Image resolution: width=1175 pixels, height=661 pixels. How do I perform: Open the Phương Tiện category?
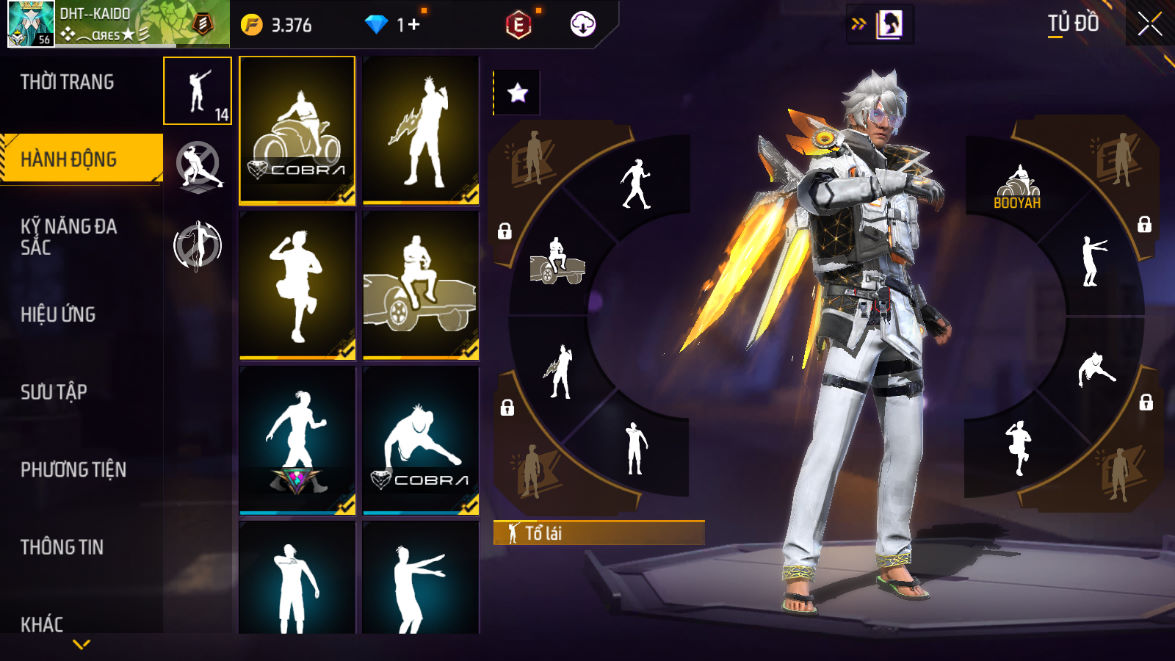point(73,469)
